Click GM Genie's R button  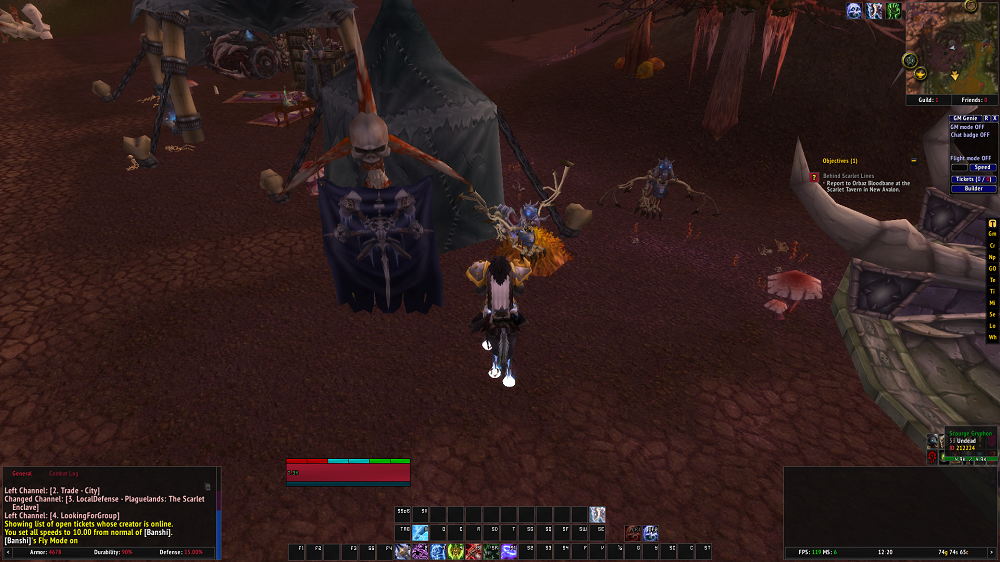click(985, 118)
